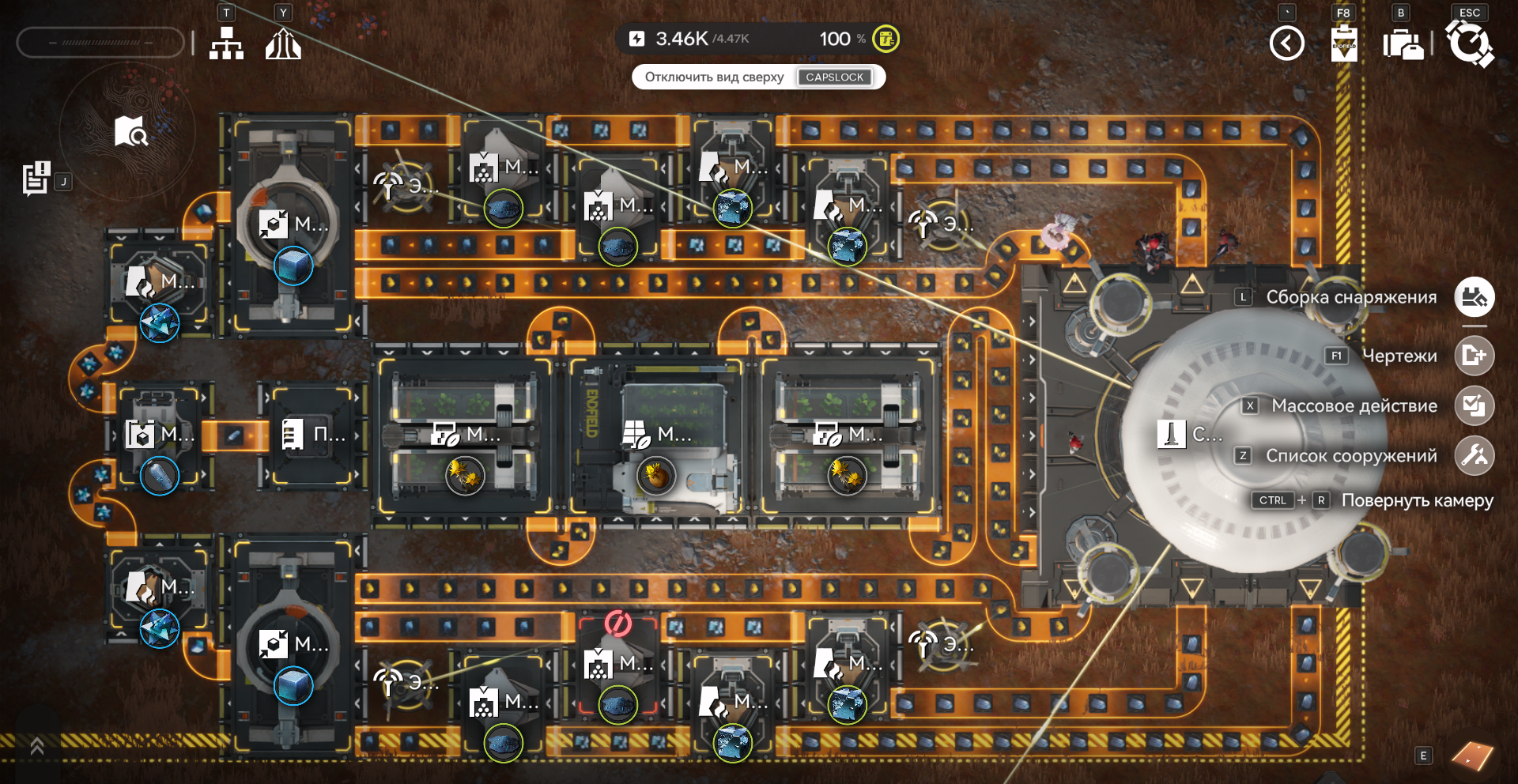
Task: Open the F8 clipboard icon
Action: (1344, 43)
